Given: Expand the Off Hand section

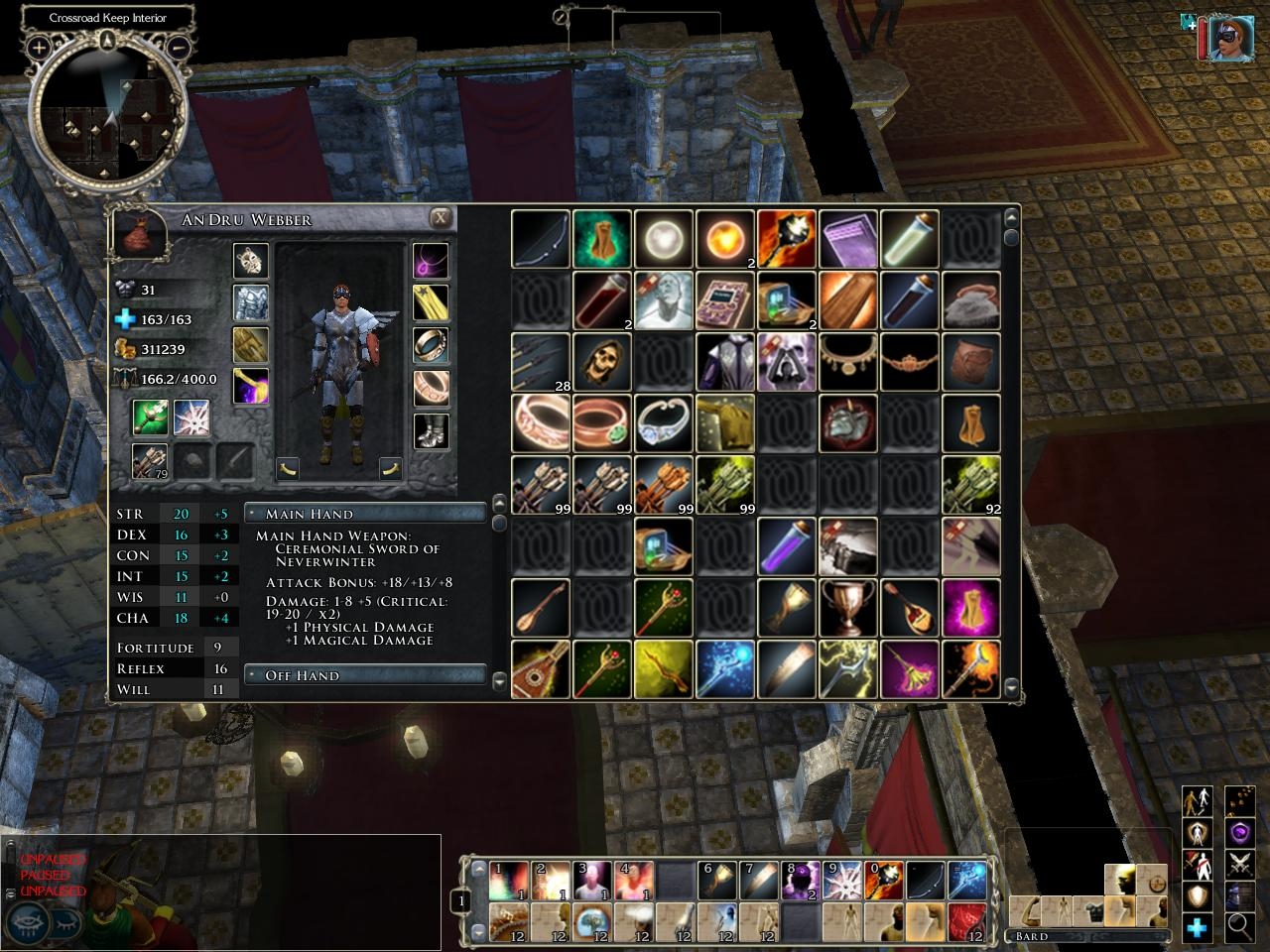Looking at the screenshot, I should [x=365, y=675].
